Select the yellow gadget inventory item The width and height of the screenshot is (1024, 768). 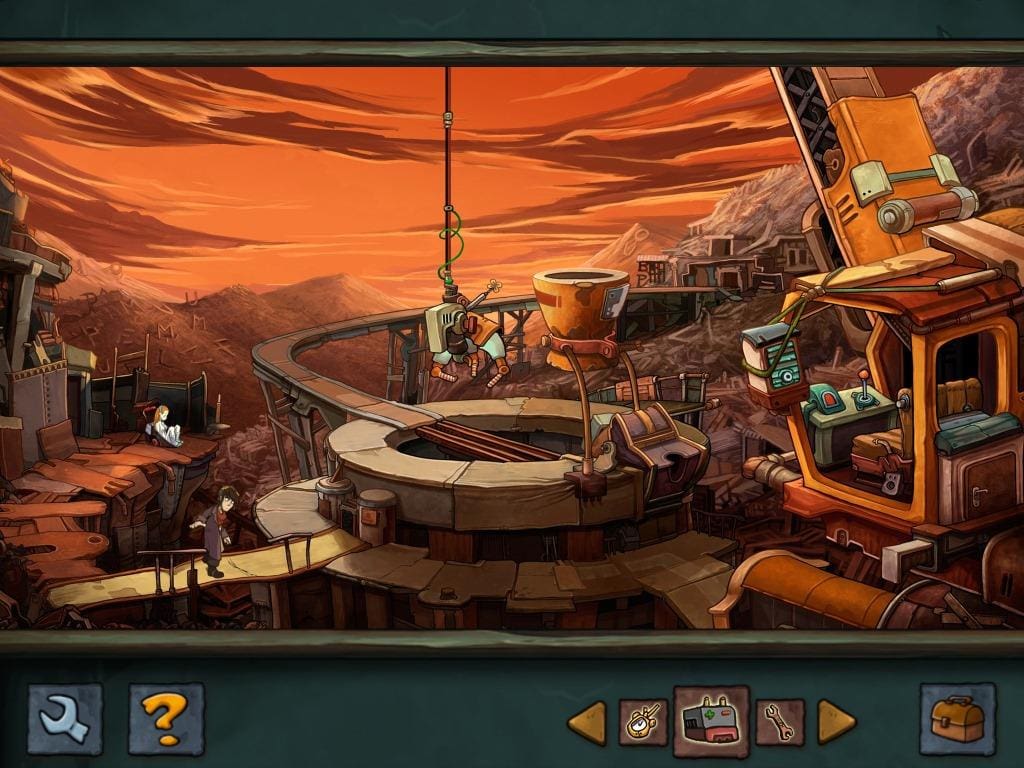point(643,722)
